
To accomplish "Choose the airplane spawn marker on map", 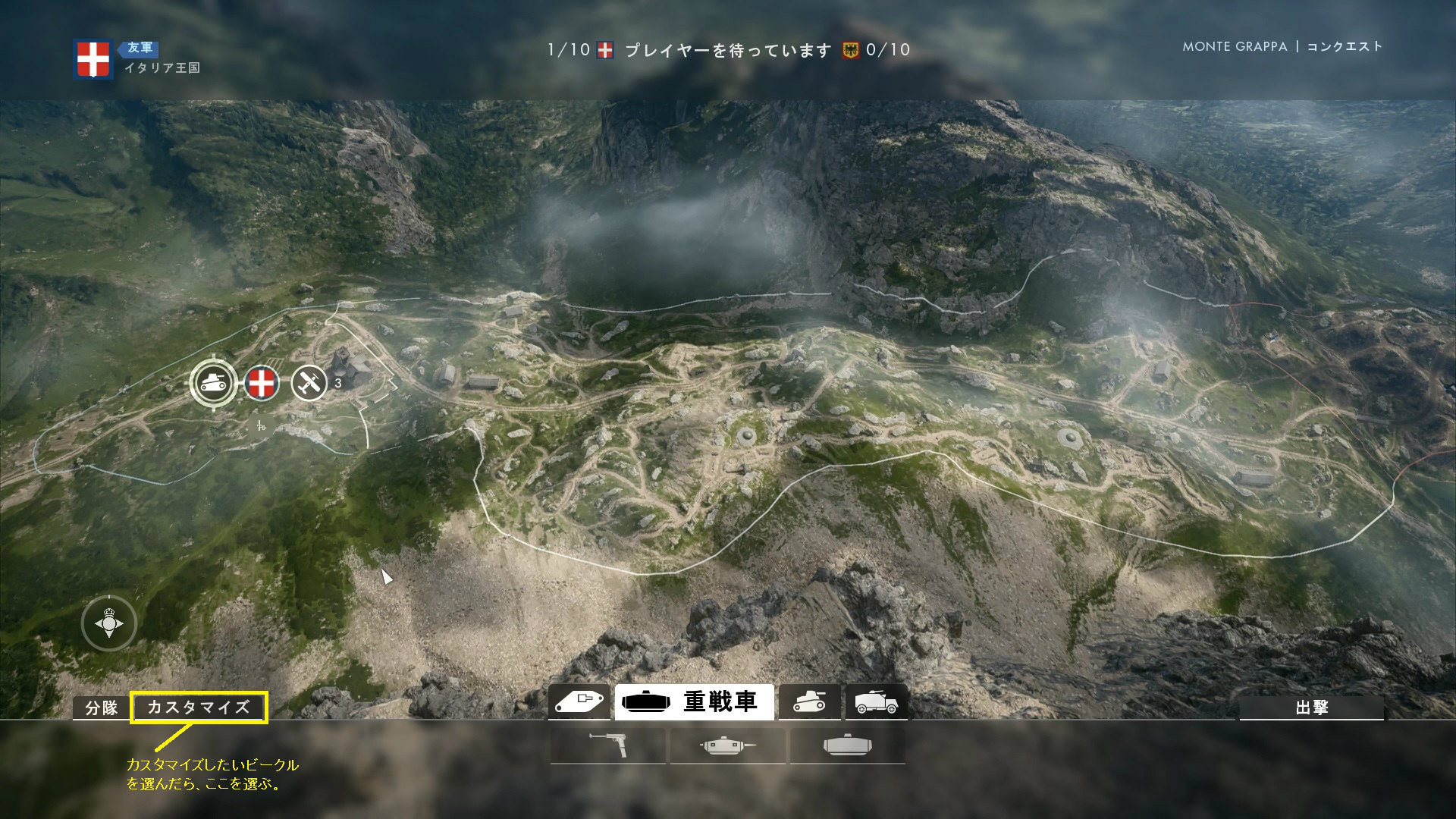I will (x=309, y=383).
